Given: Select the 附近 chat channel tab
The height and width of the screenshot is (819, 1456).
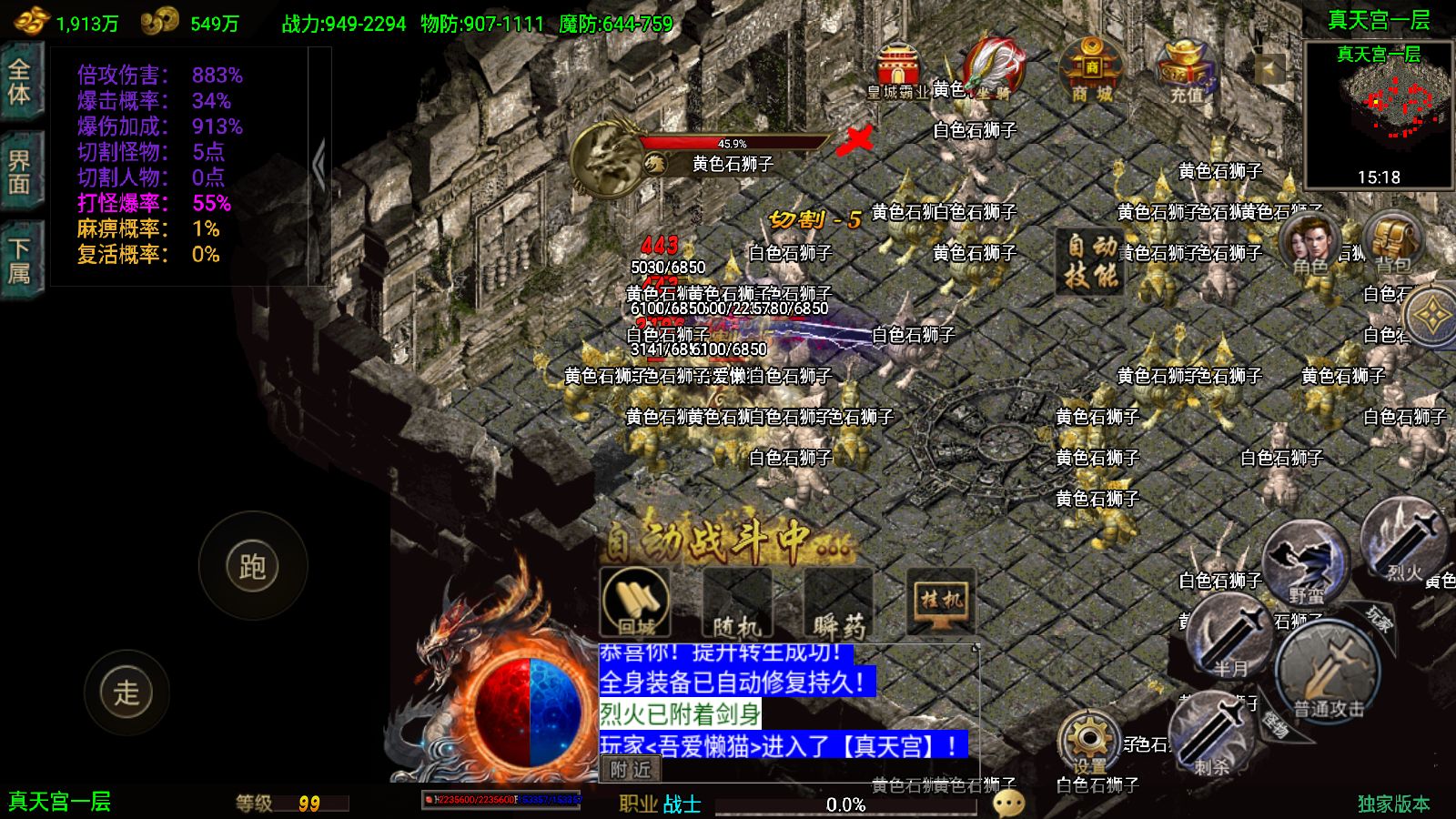Looking at the screenshot, I should pos(631,770).
